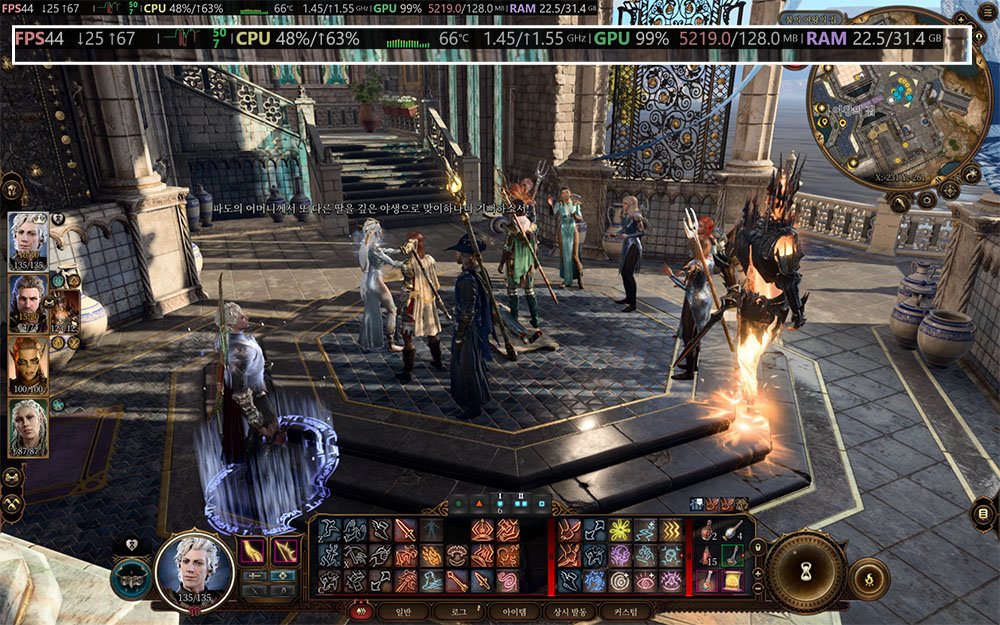Toggle the mask icon beside the portrait
Image resolution: width=1000 pixels, height=625 pixels.
[132, 578]
